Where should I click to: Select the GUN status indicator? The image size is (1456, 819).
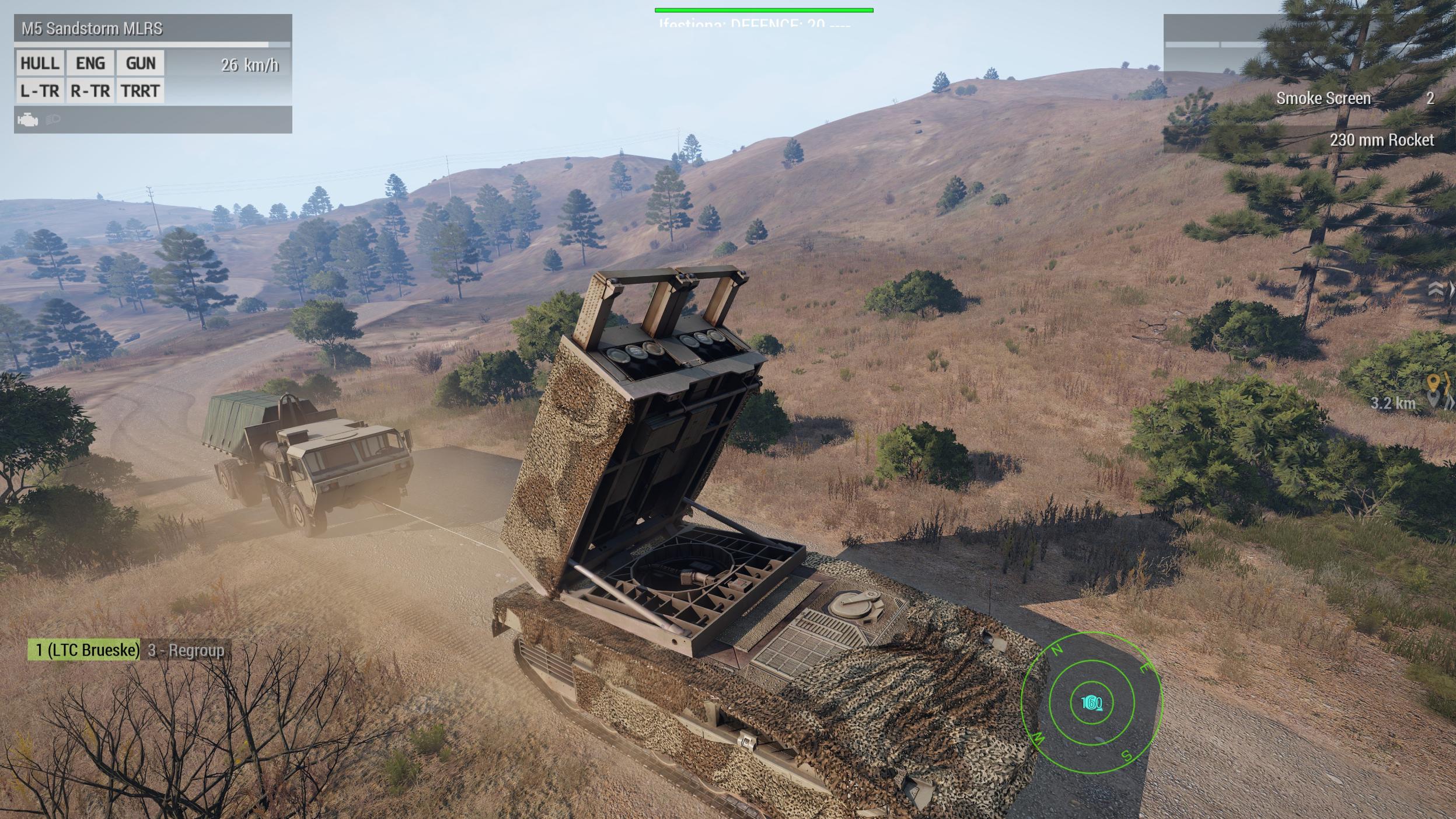click(x=141, y=63)
